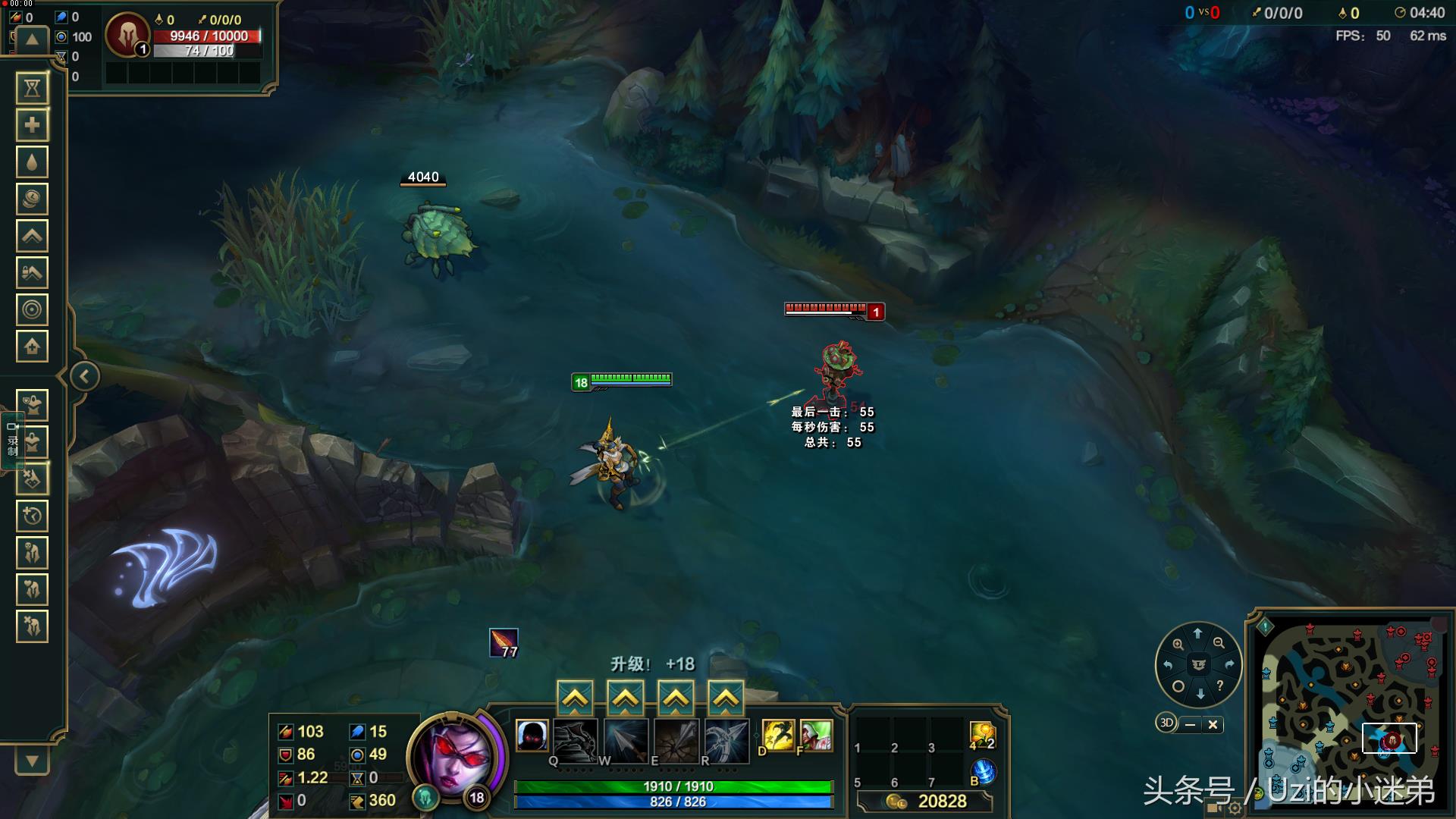1456x819 pixels.
Task: Zoom in with the camera wheel magnifier
Action: [1178, 644]
